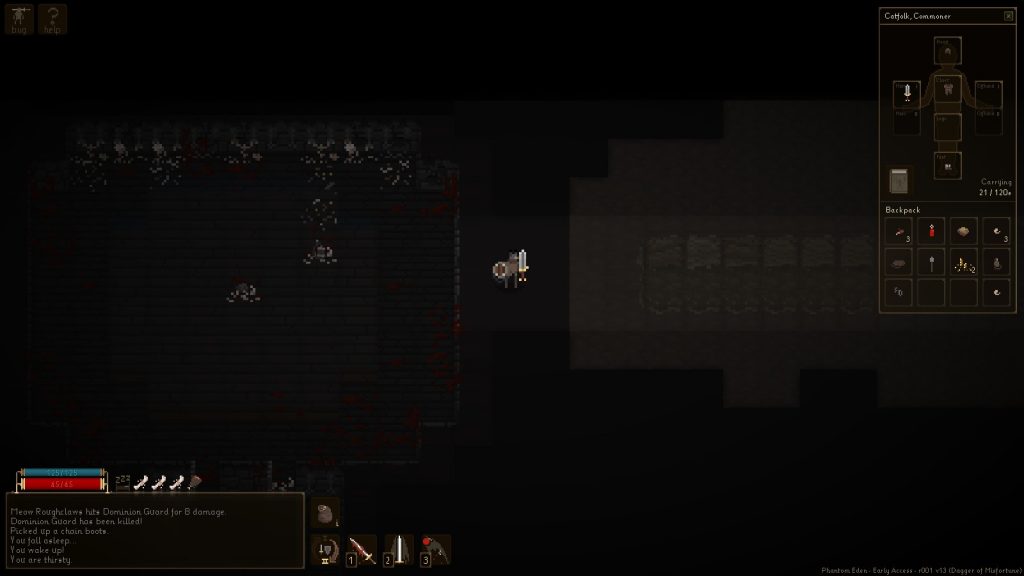This screenshot has height=576, width=1024.
Task: Activate hotbar slot 1 with the red blade
Action: point(361,549)
